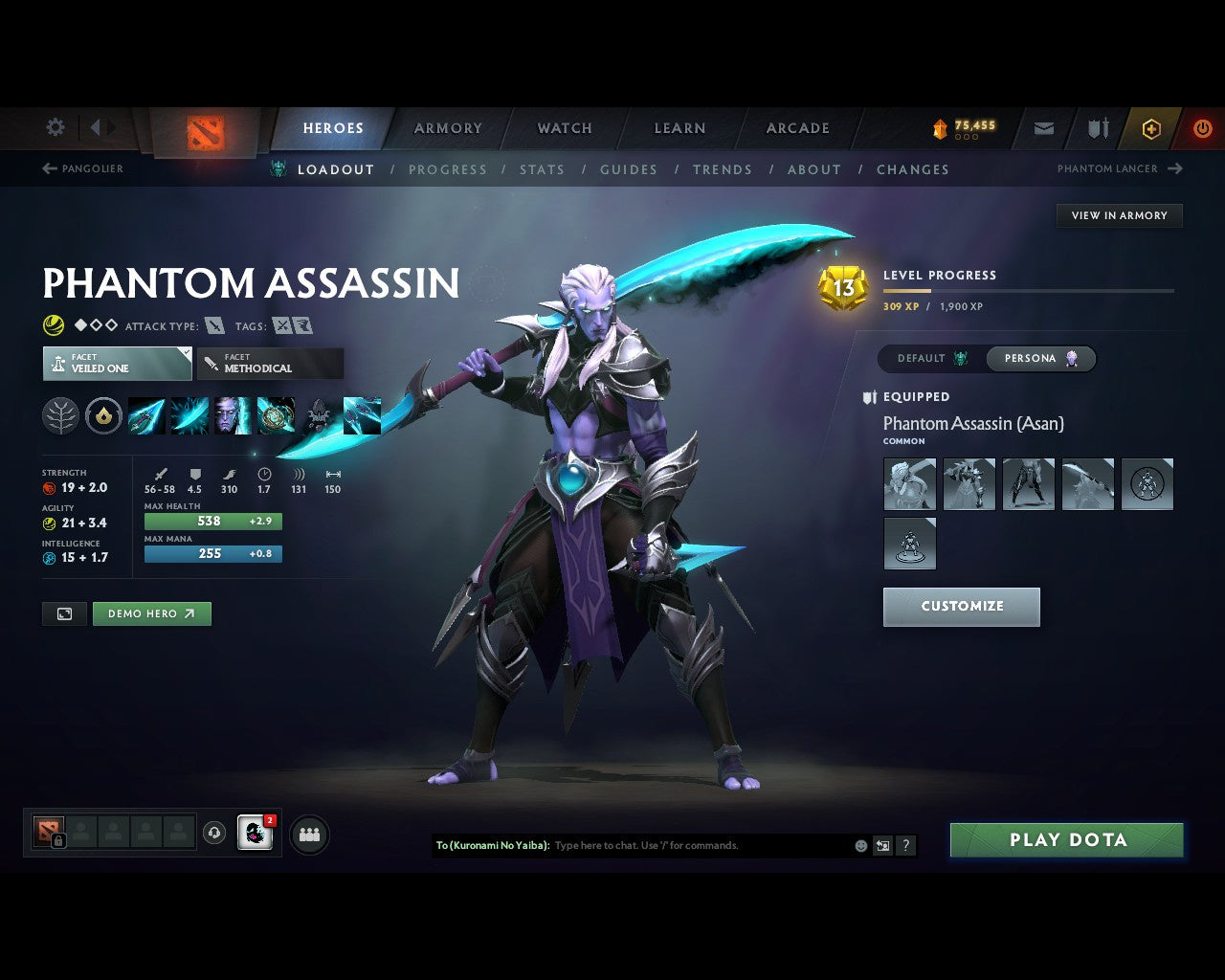Switch from Default to the Persona toggle
This screenshot has width=1225, height=980.
click(1040, 358)
